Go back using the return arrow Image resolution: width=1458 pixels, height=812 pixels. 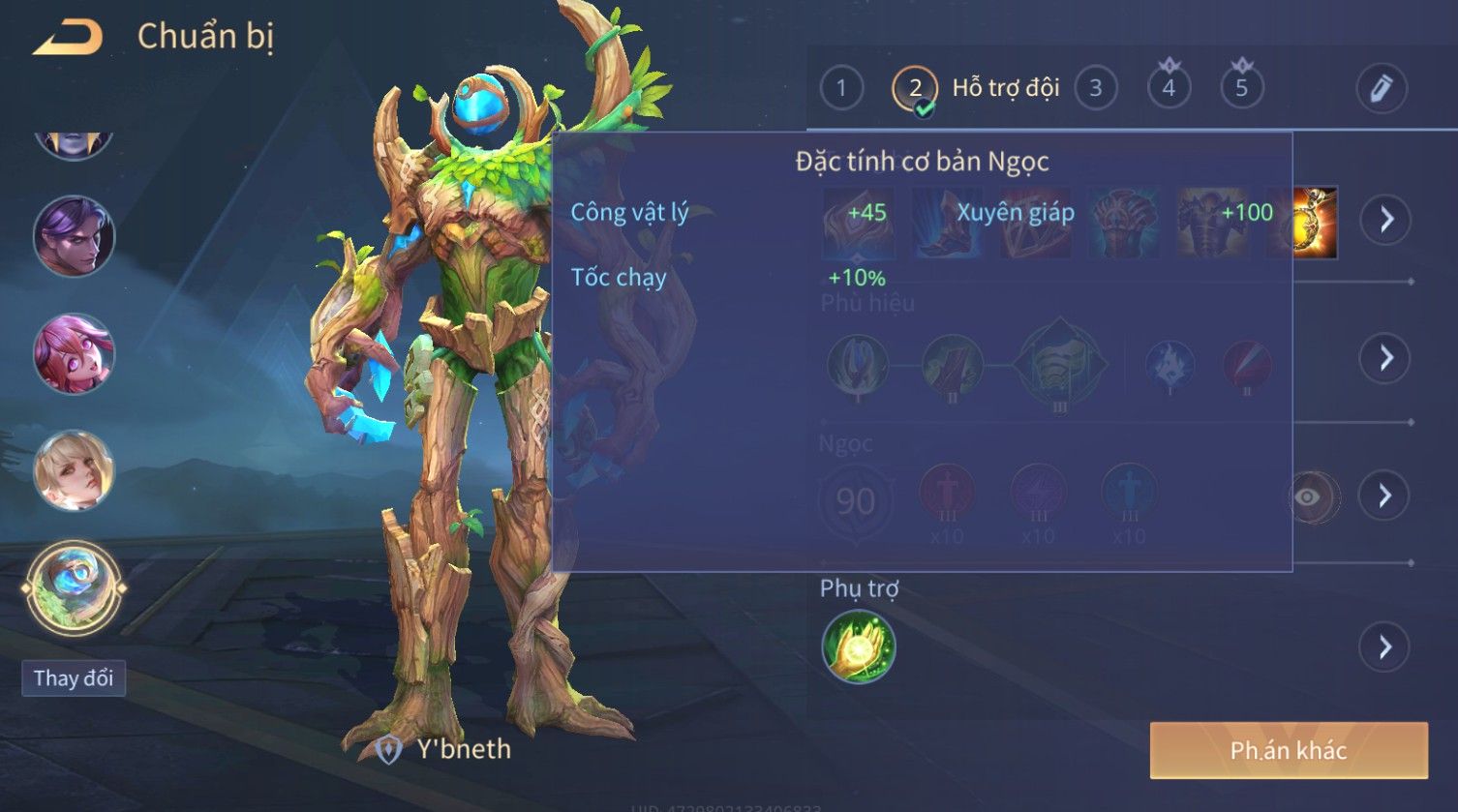[68, 38]
